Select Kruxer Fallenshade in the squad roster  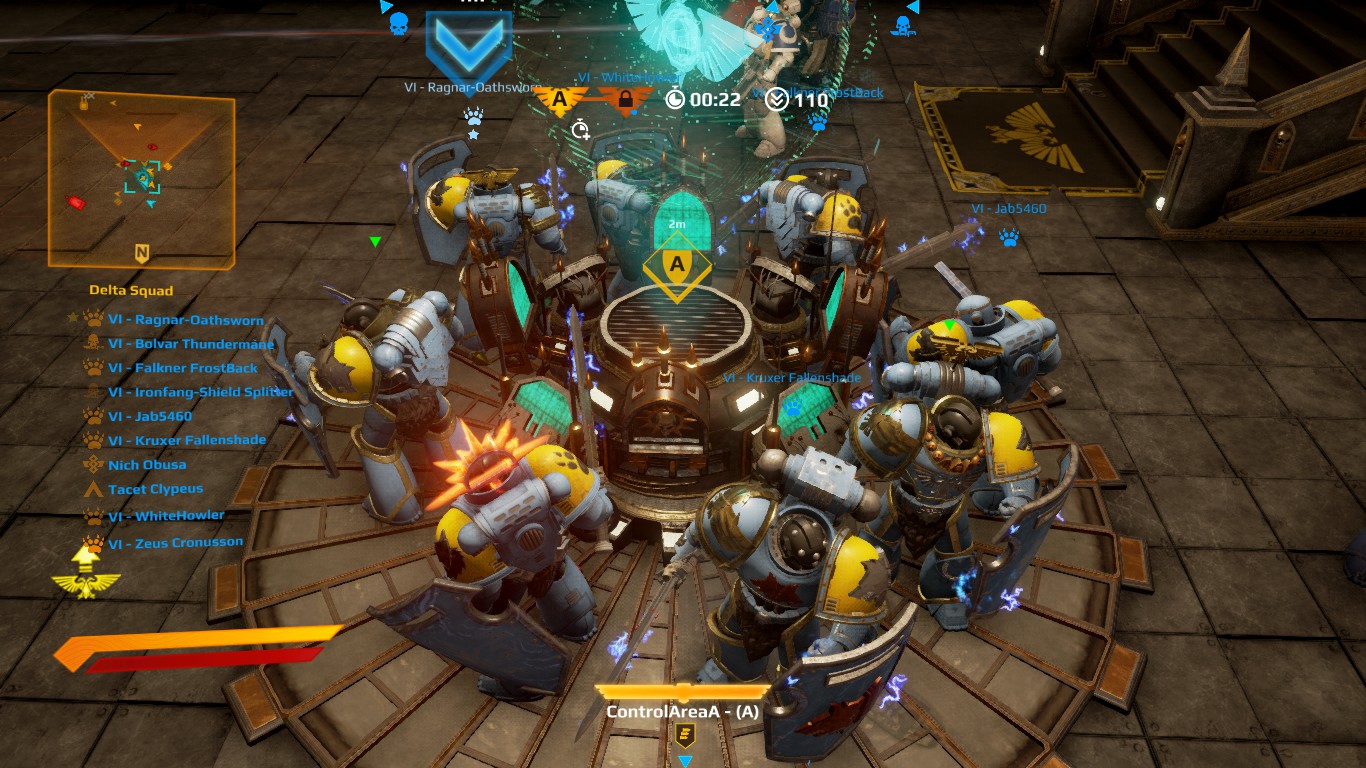point(186,441)
